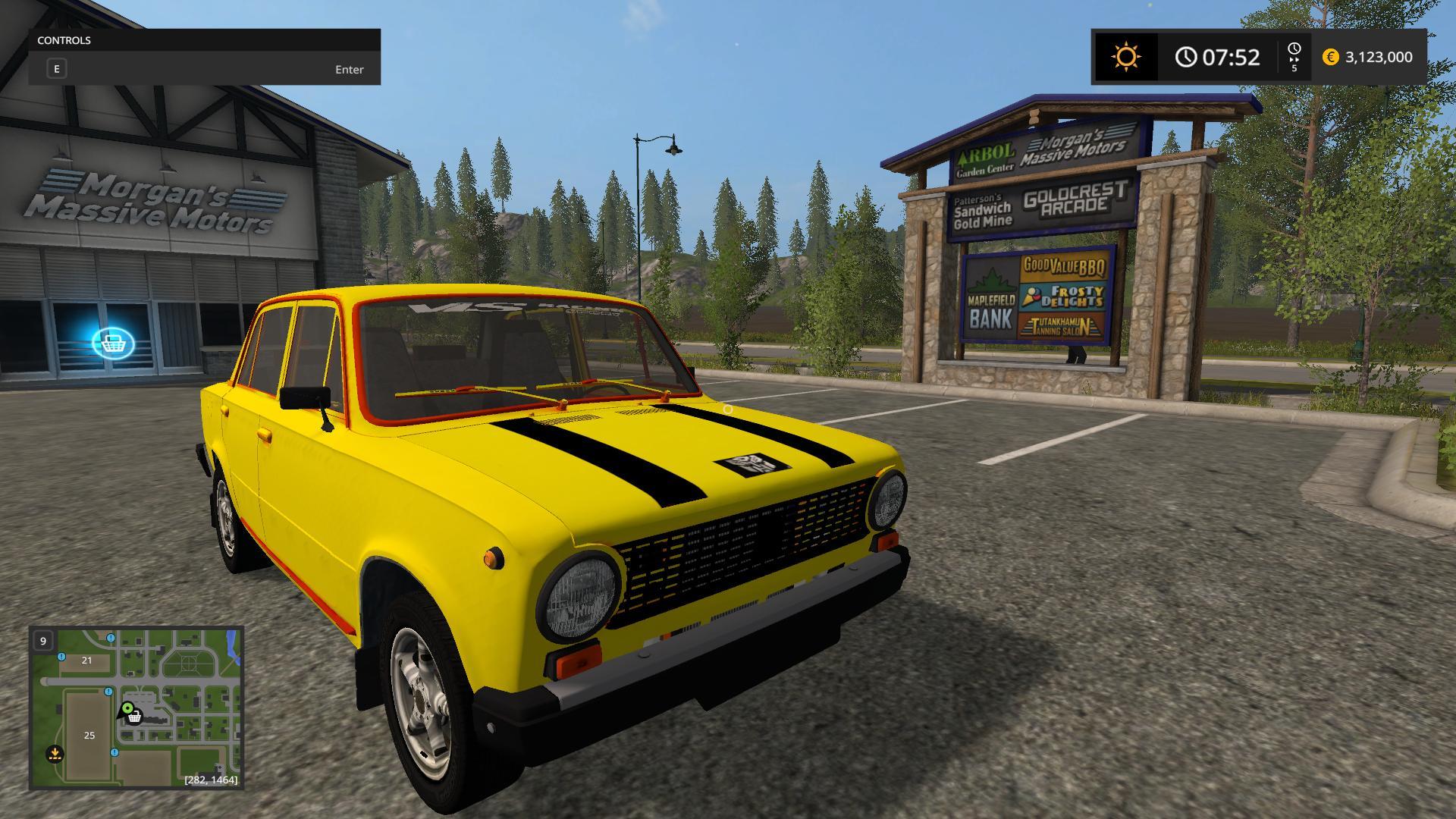Click field 21 on the minimap
This screenshot has width=1456, height=819.
86,661
